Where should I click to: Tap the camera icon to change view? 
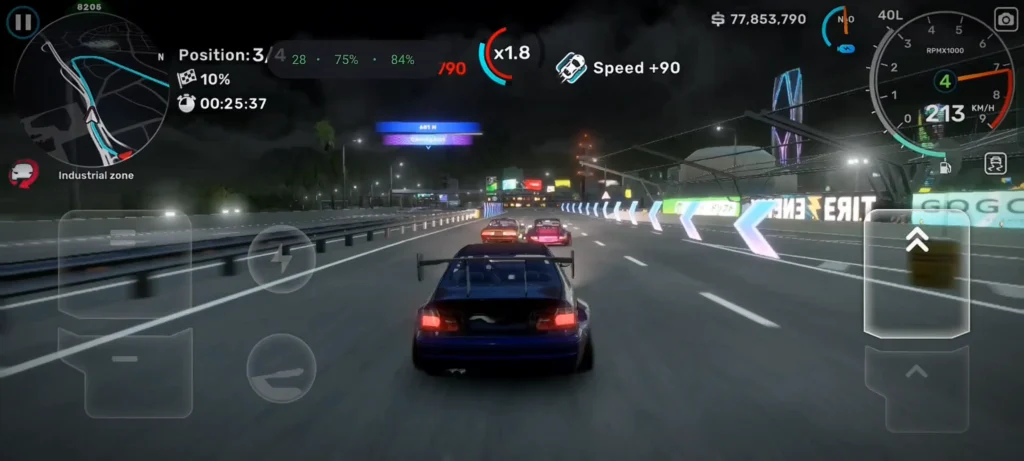(x=1005, y=19)
